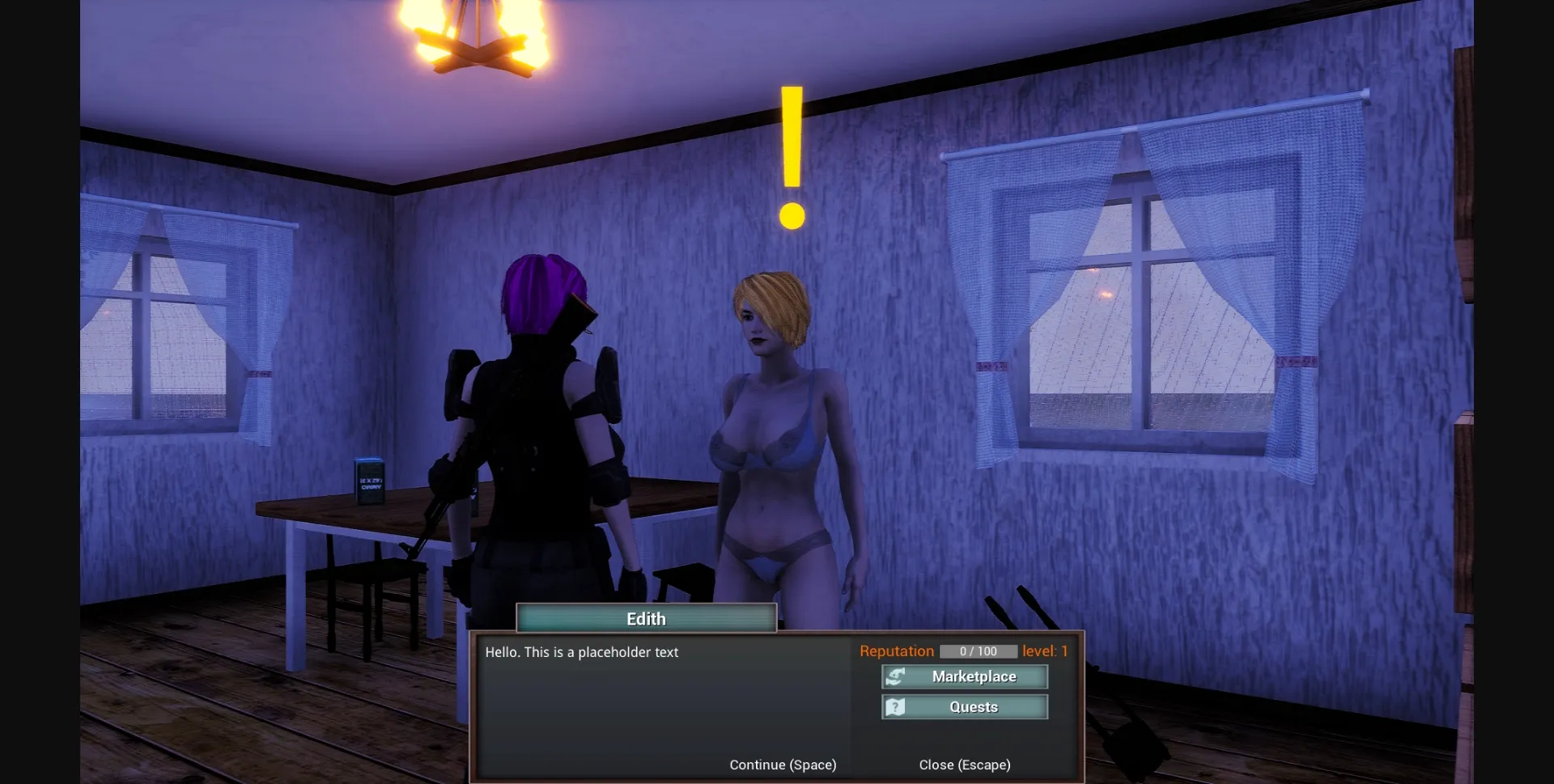Click the Reputation progress bar
1554x784 pixels.
click(978, 651)
